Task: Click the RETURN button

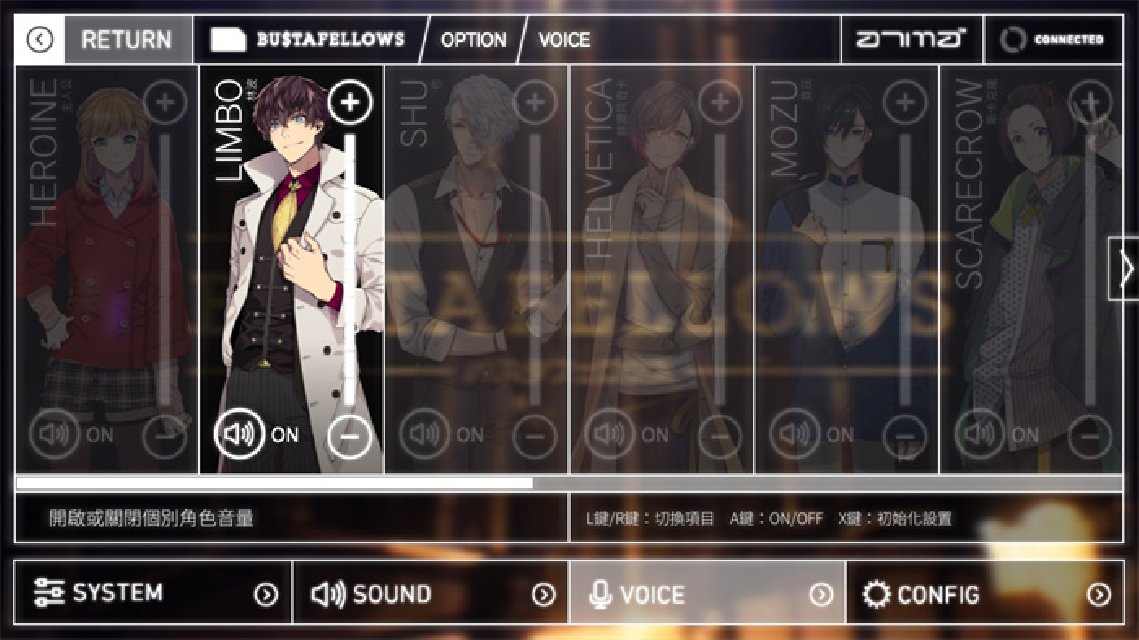Action: (x=126, y=40)
